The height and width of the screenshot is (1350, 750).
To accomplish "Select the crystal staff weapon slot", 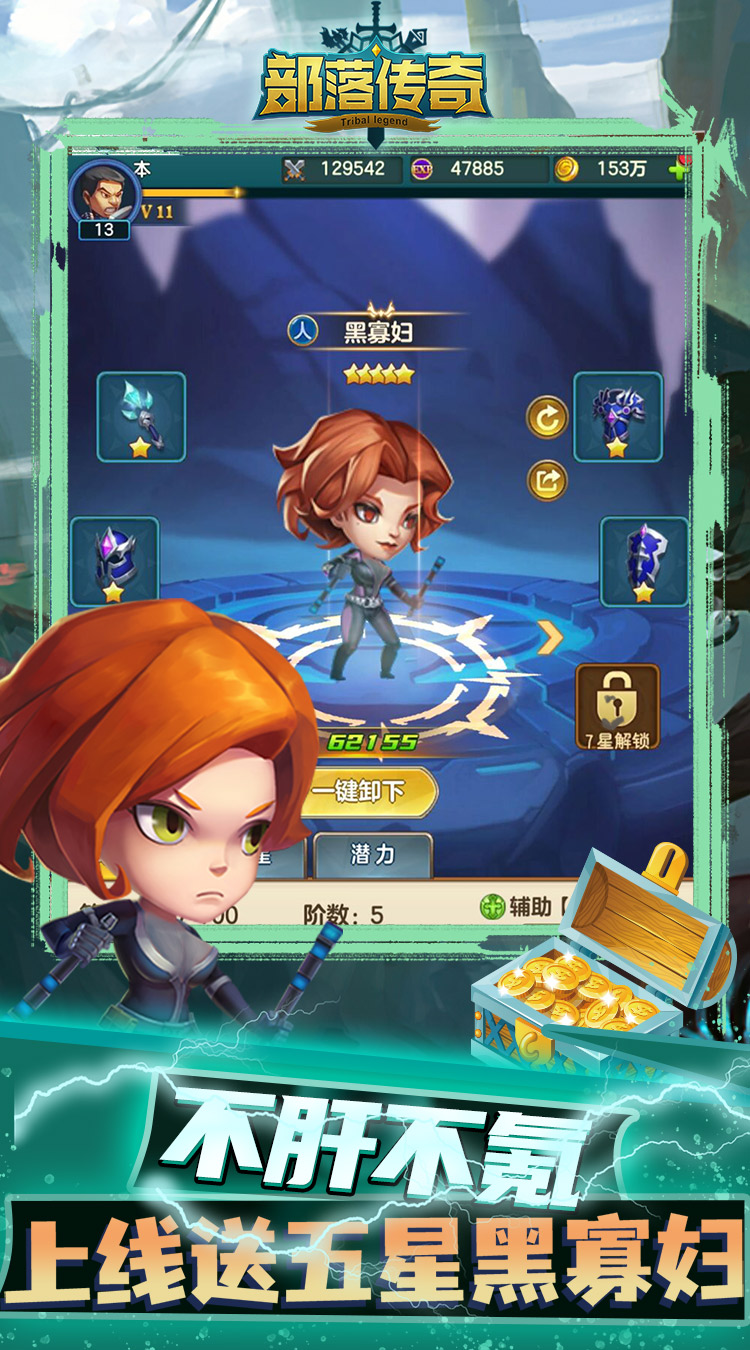I will click(141, 416).
